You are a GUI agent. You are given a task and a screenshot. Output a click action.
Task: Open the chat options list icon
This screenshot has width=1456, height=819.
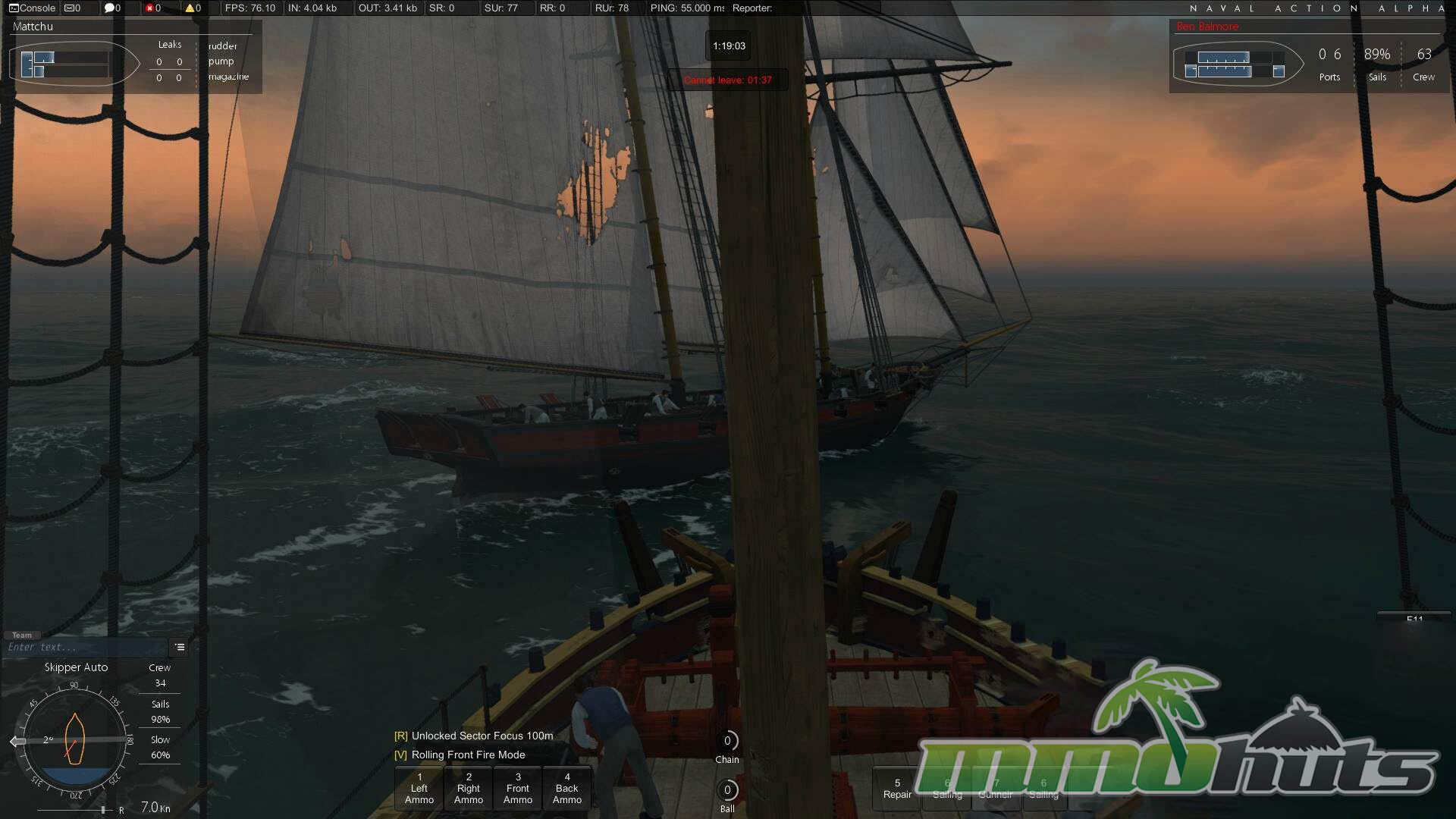click(x=180, y=648)
